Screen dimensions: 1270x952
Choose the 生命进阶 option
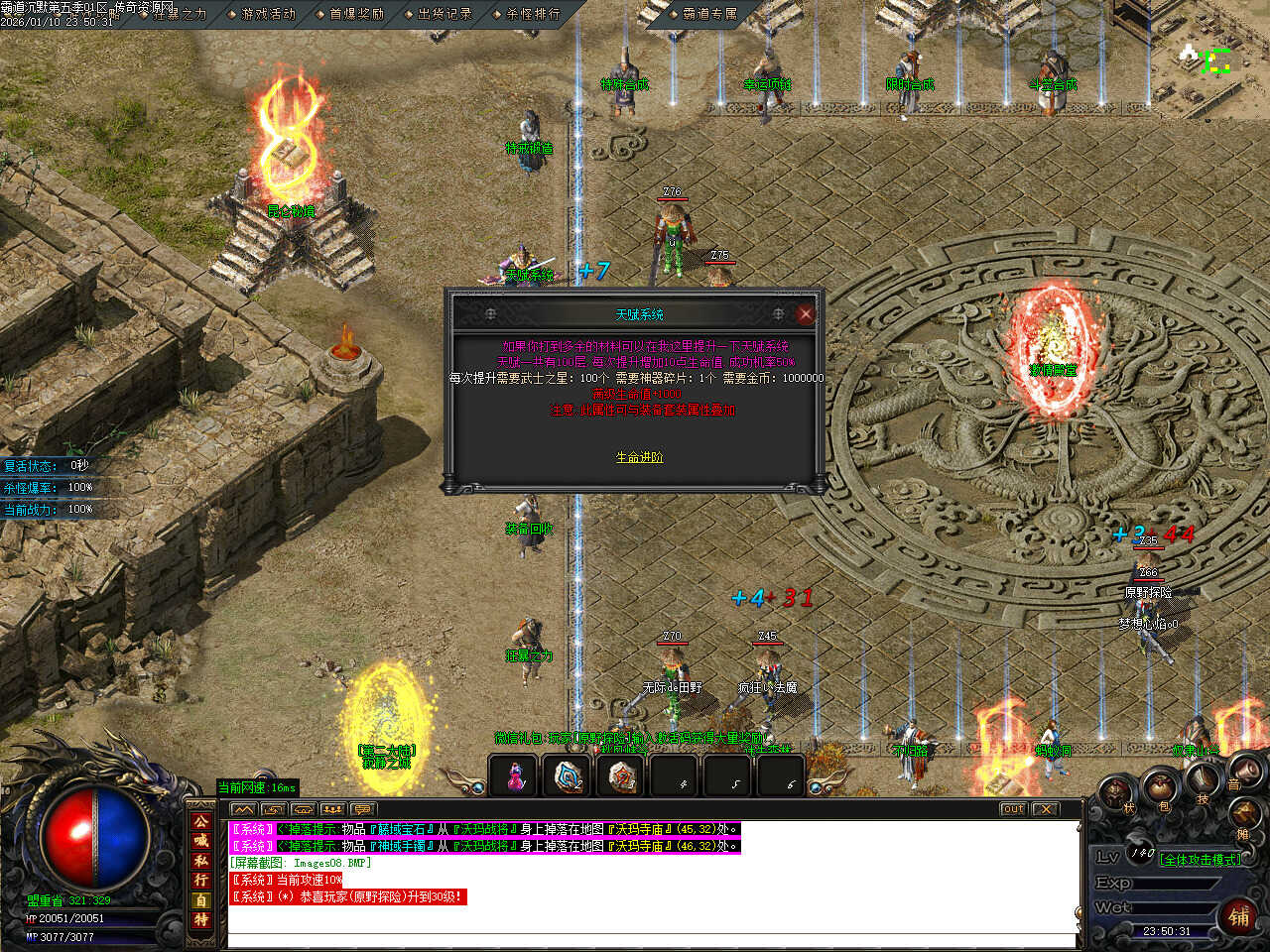pyautogui.click(x=639, y=457)
